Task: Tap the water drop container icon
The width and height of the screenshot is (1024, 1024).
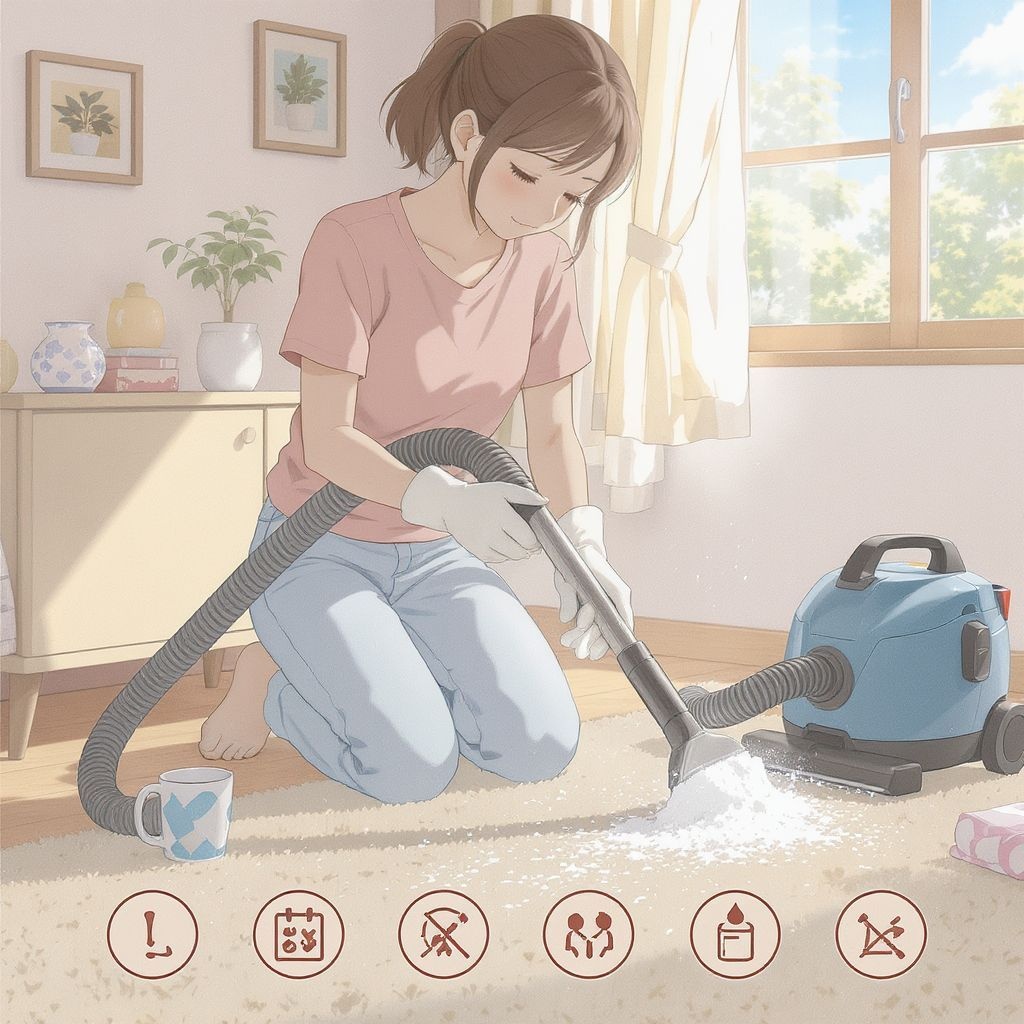Action: pos(735,934)
